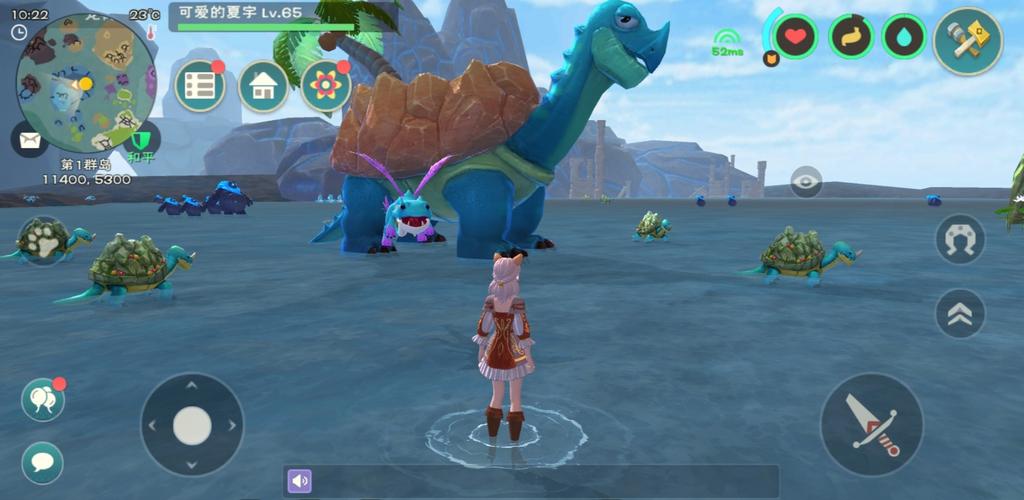Tap the virtual joystick center
Image resolution: width=1024 pixels, height=500 pixels.
[x=192, y=425]
